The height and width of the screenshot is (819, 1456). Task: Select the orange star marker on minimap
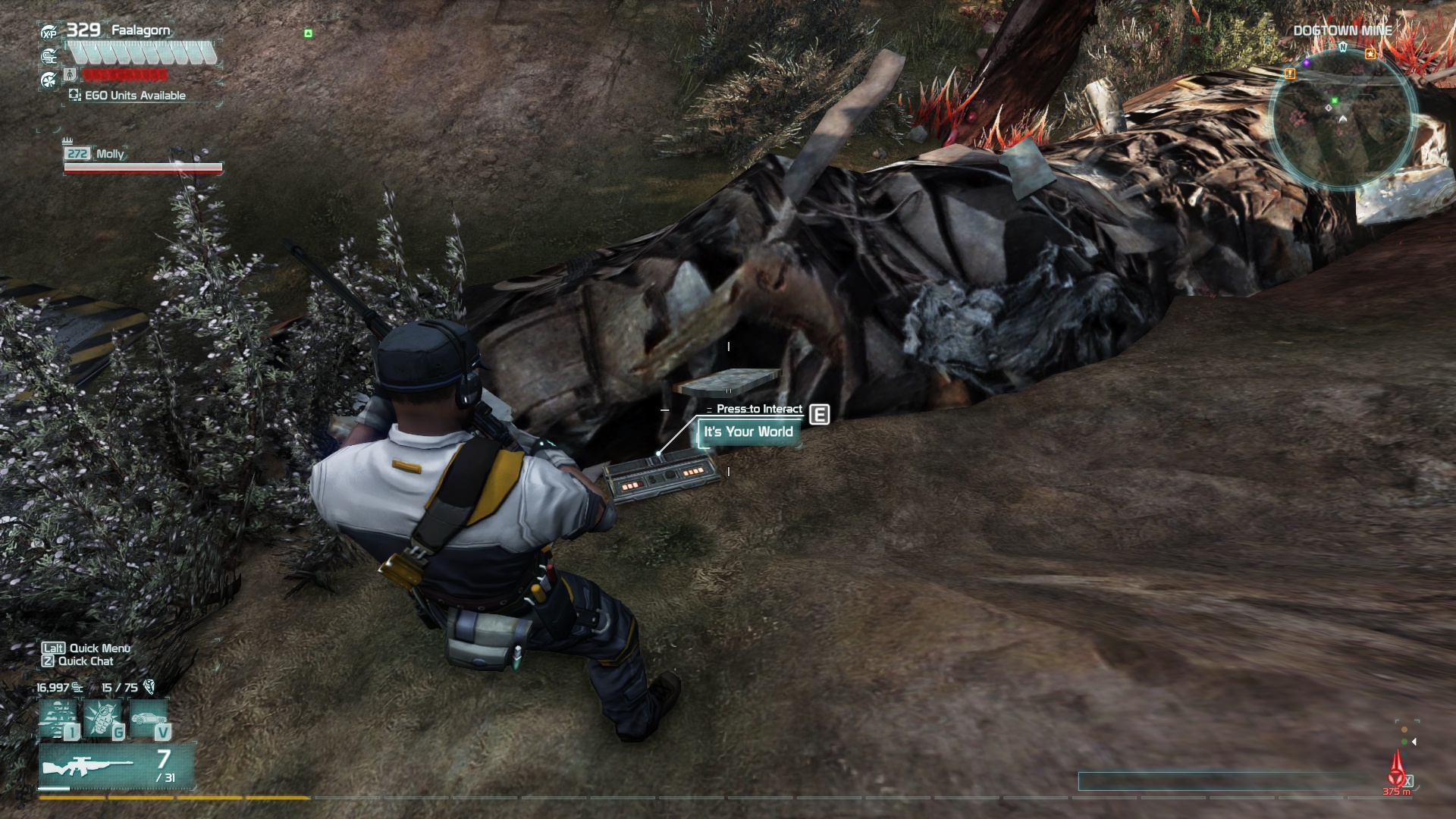[1370, 54]
